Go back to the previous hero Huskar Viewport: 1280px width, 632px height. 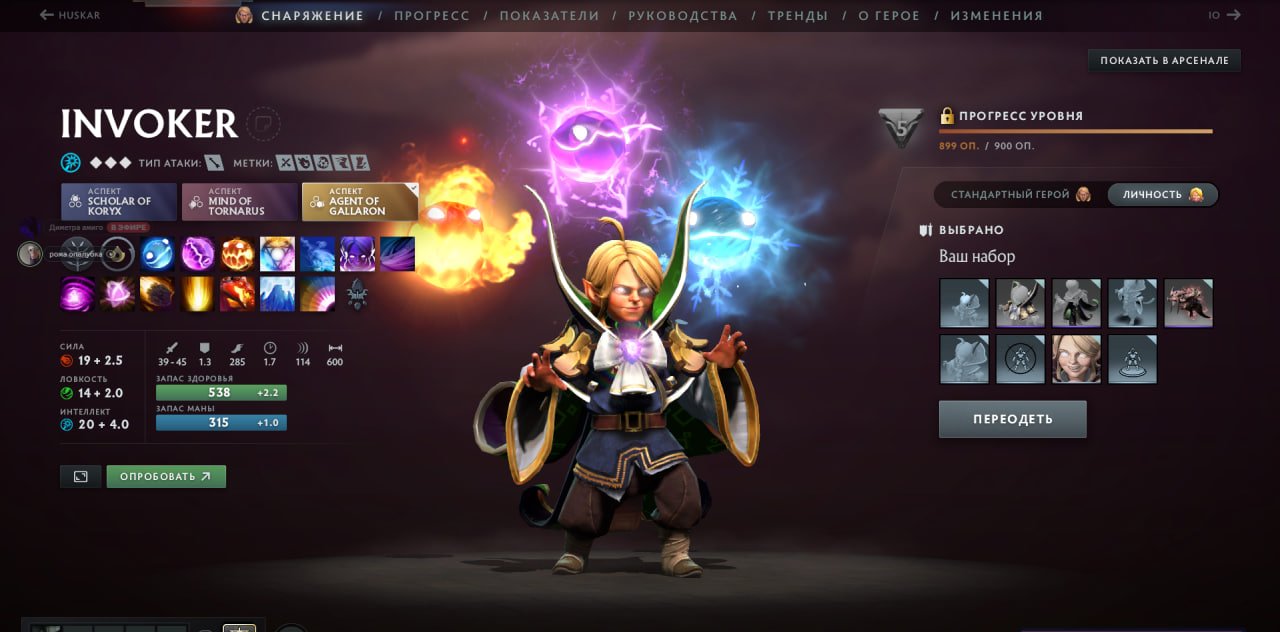[x=70, y=16]
